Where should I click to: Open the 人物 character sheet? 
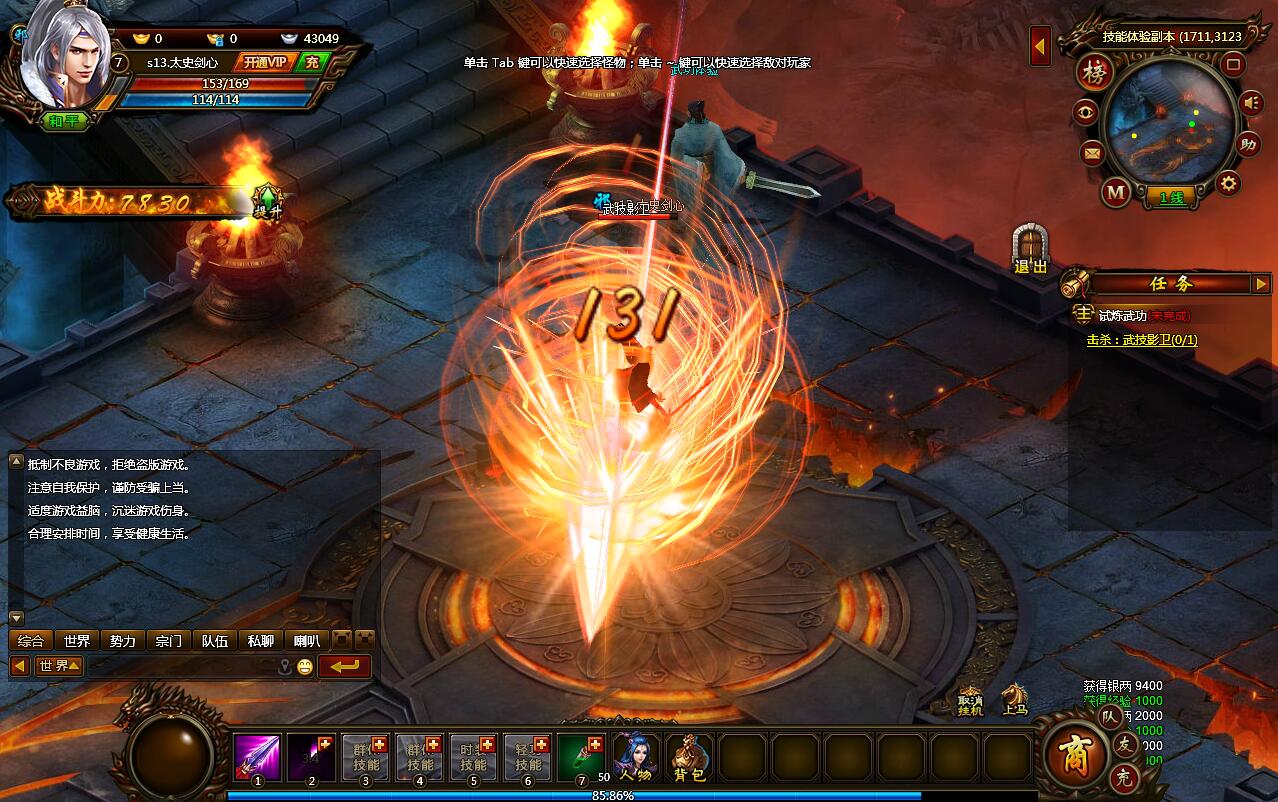pos(636,757)
